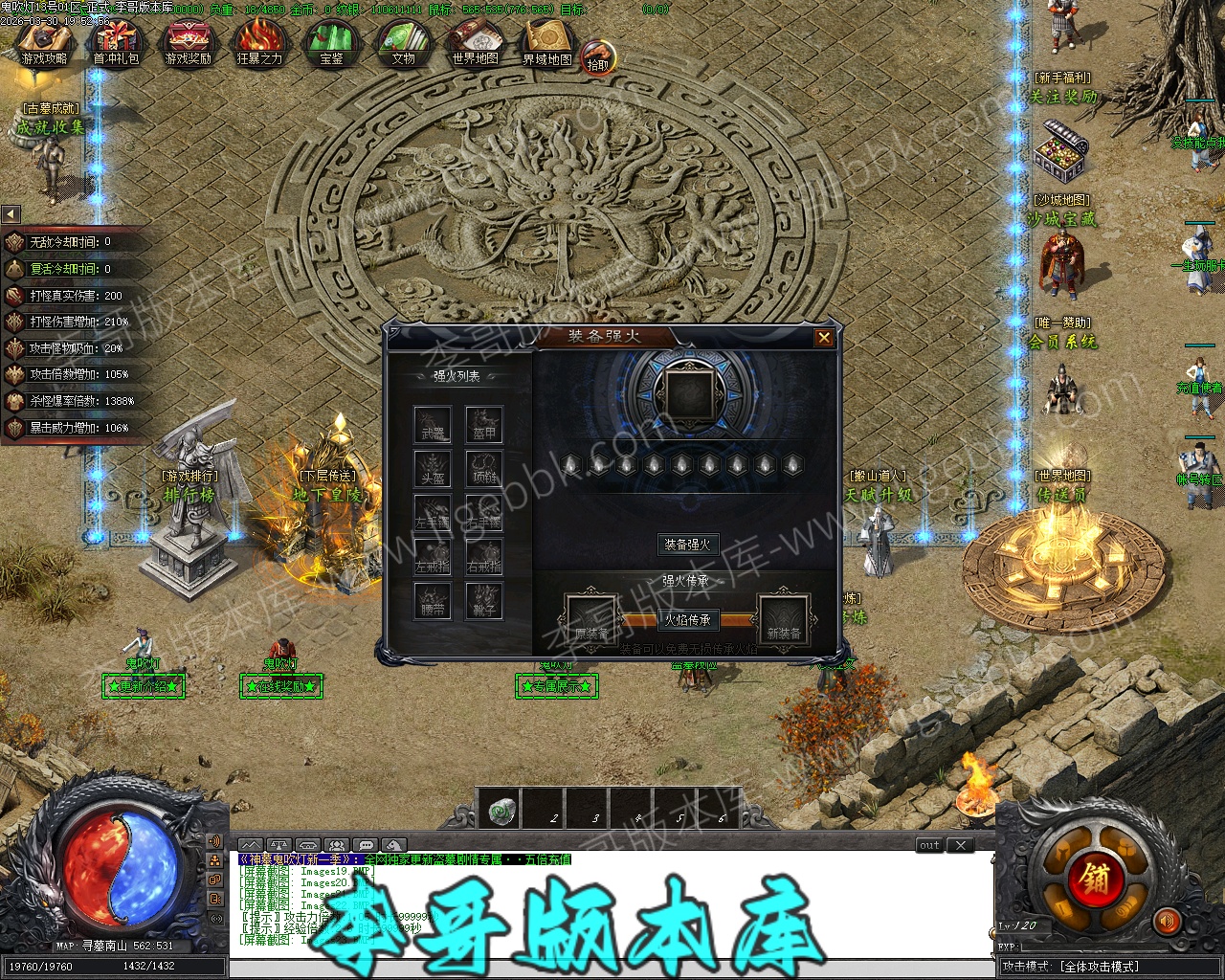Open the 世界地图 world map
The height and width of the screenshot is (980, 1225).
[x=475, y=45]
